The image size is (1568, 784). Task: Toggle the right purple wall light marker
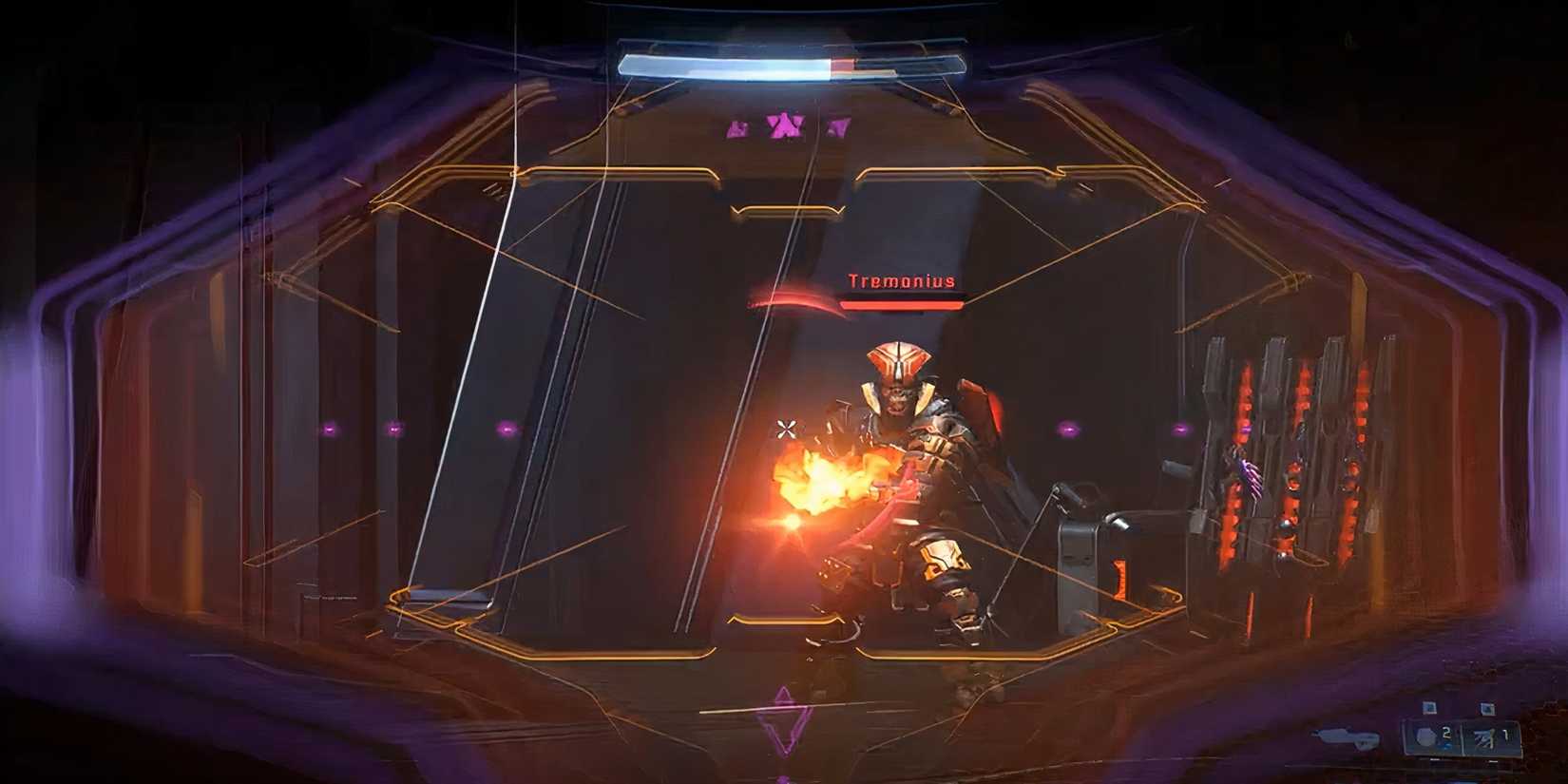[1180, 430]
